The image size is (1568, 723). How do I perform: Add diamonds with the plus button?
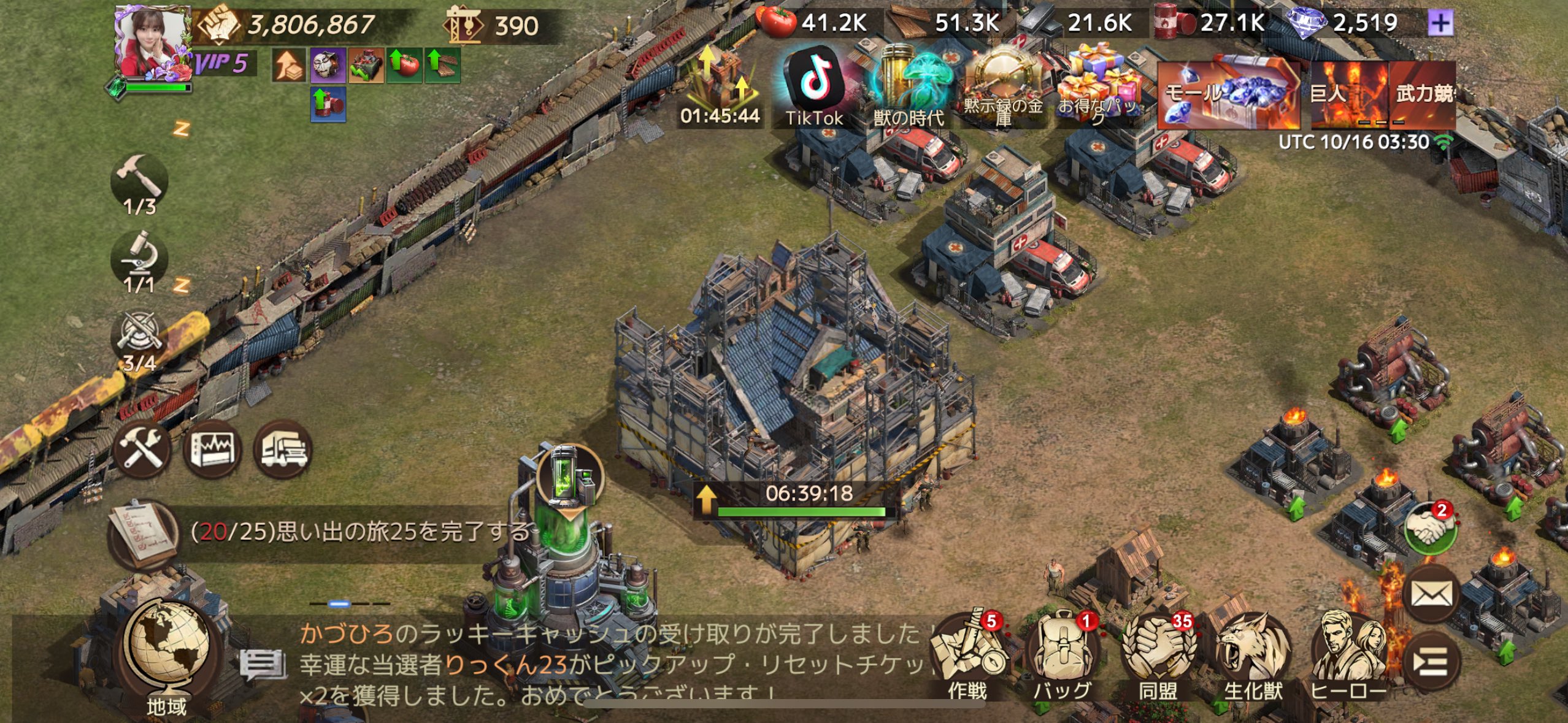pyautogui.click(x=1440, y=24)
